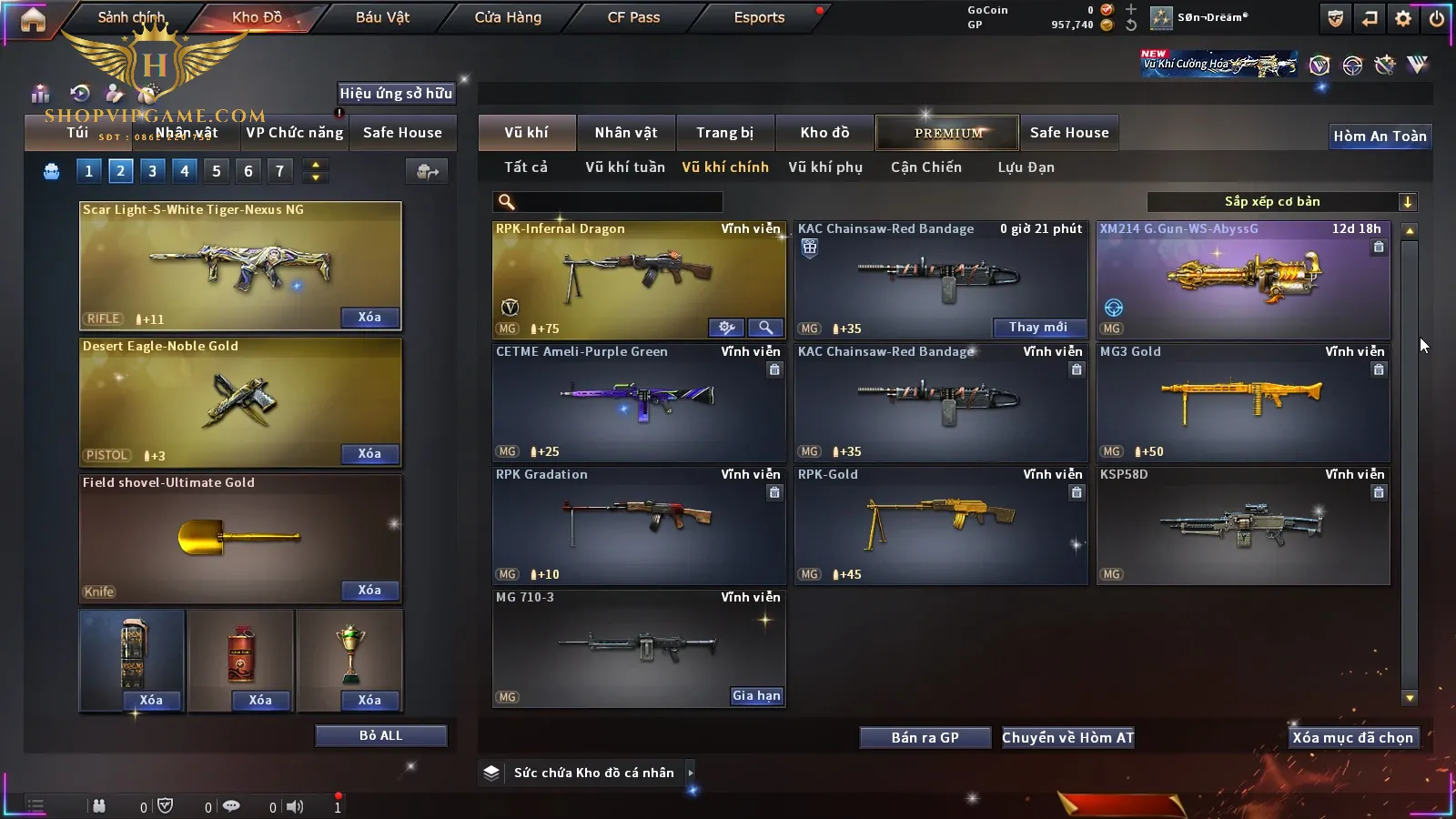1456x819 pixels.
Task: Open the Cửa Hàng shop menu
Action: [x=508, y=17]
